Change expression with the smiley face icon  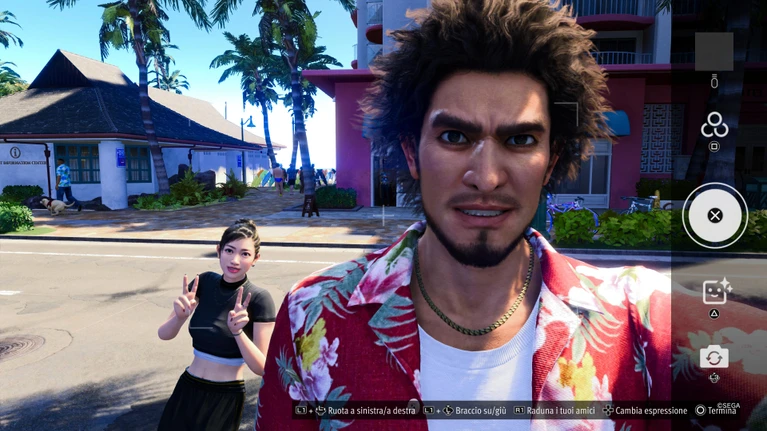coord(714,292)
